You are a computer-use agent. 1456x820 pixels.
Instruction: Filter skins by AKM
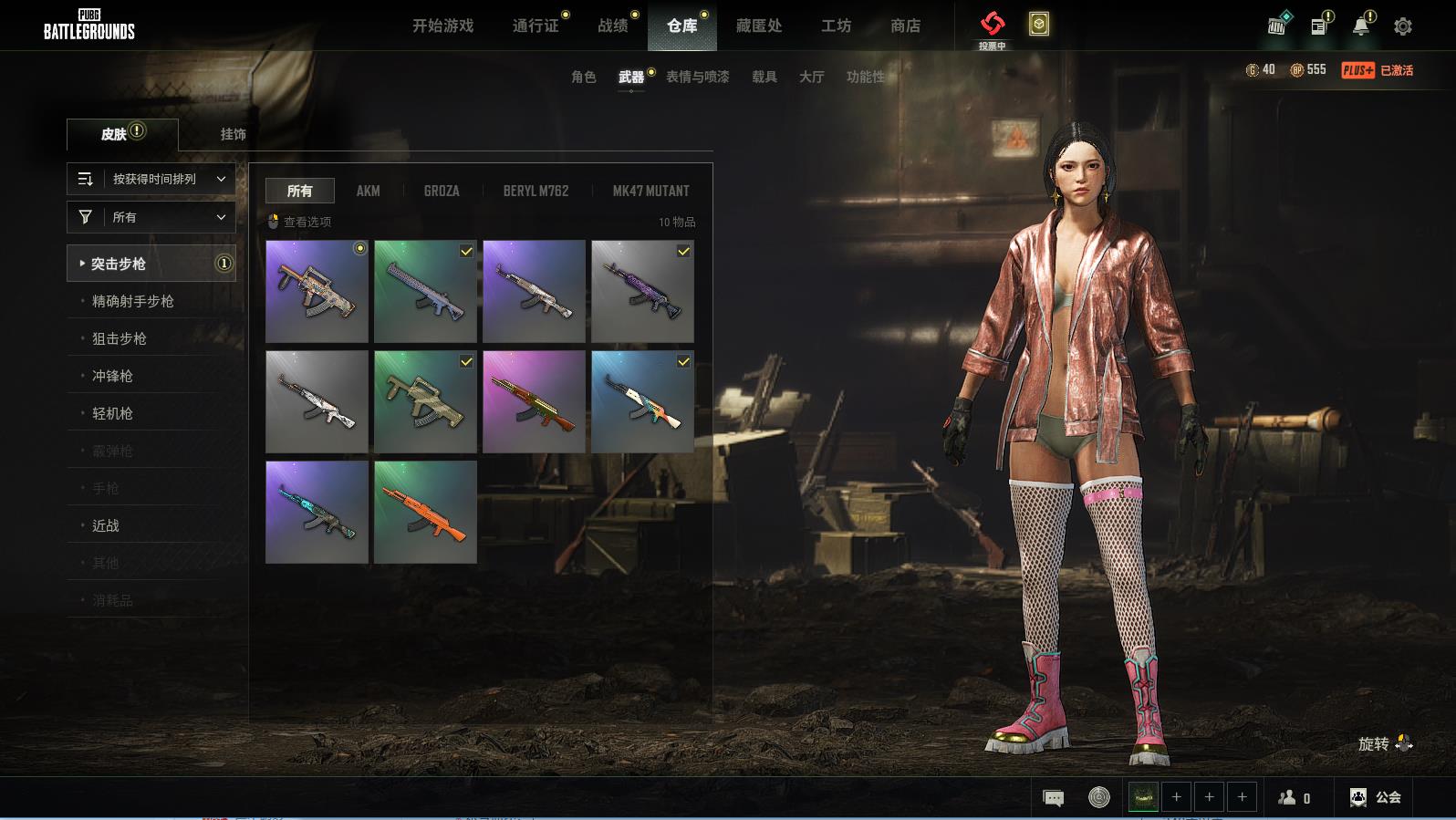click(368, 191)
